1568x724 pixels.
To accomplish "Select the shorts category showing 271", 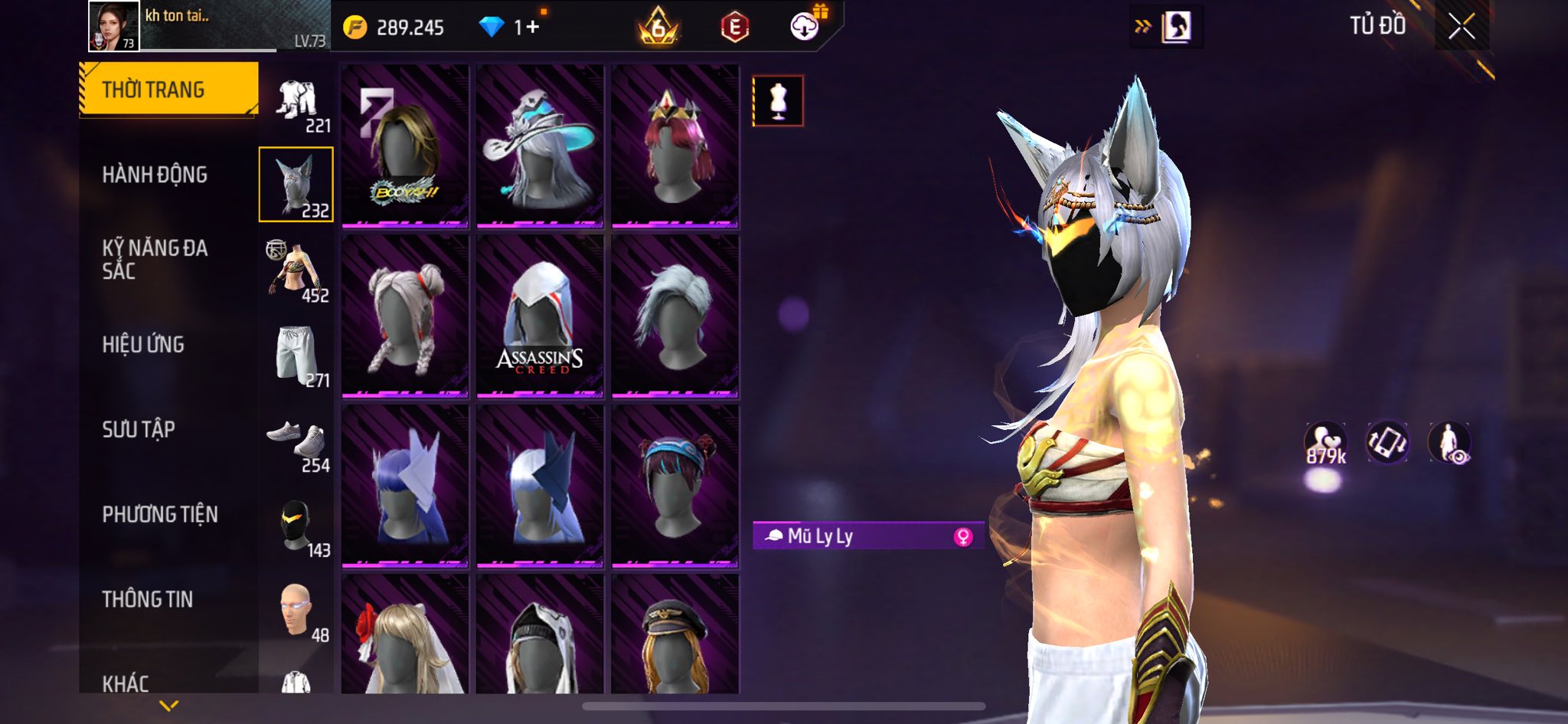I will (x=297, y=355).
